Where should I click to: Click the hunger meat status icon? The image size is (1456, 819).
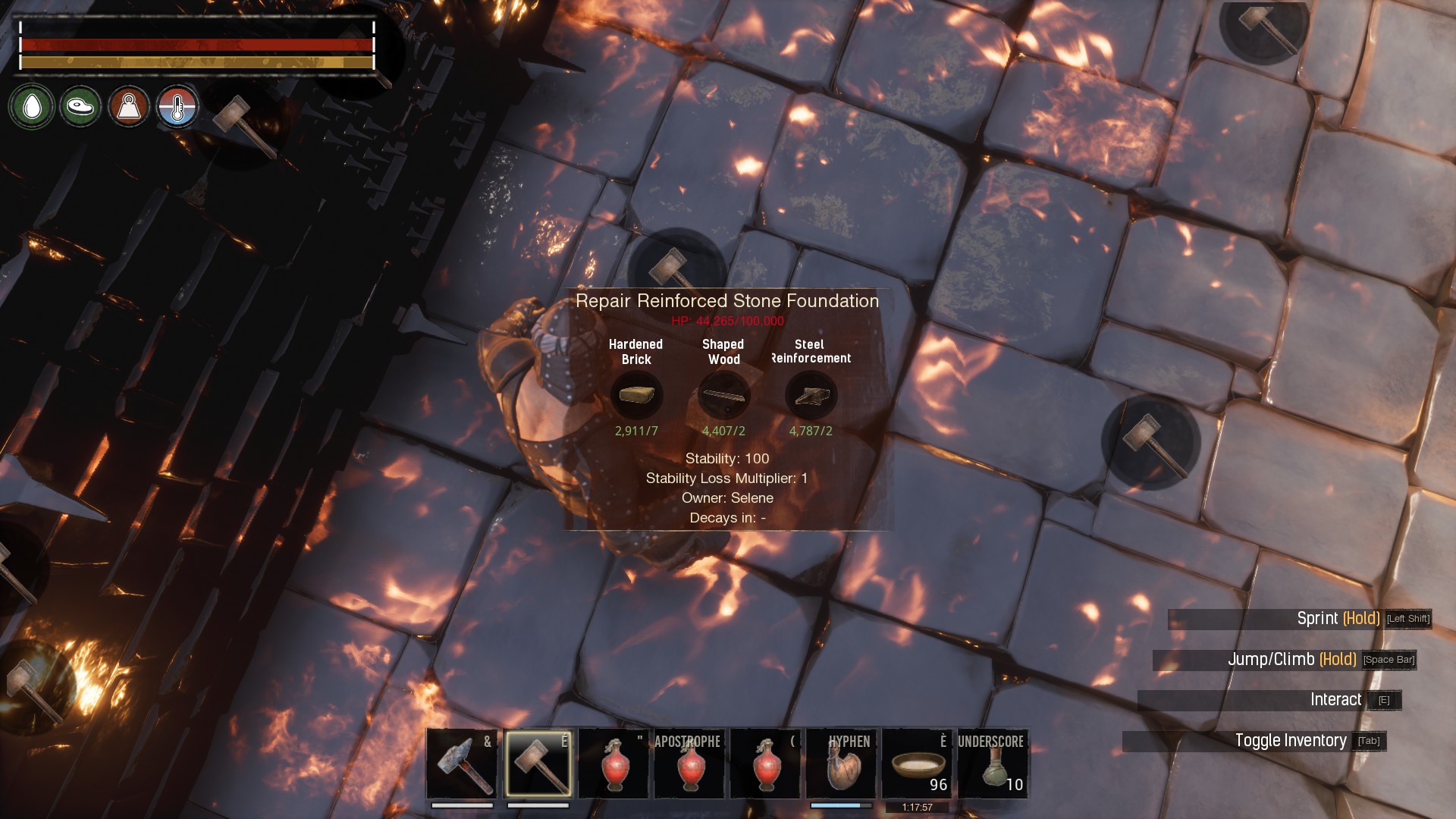coord(80,107)
